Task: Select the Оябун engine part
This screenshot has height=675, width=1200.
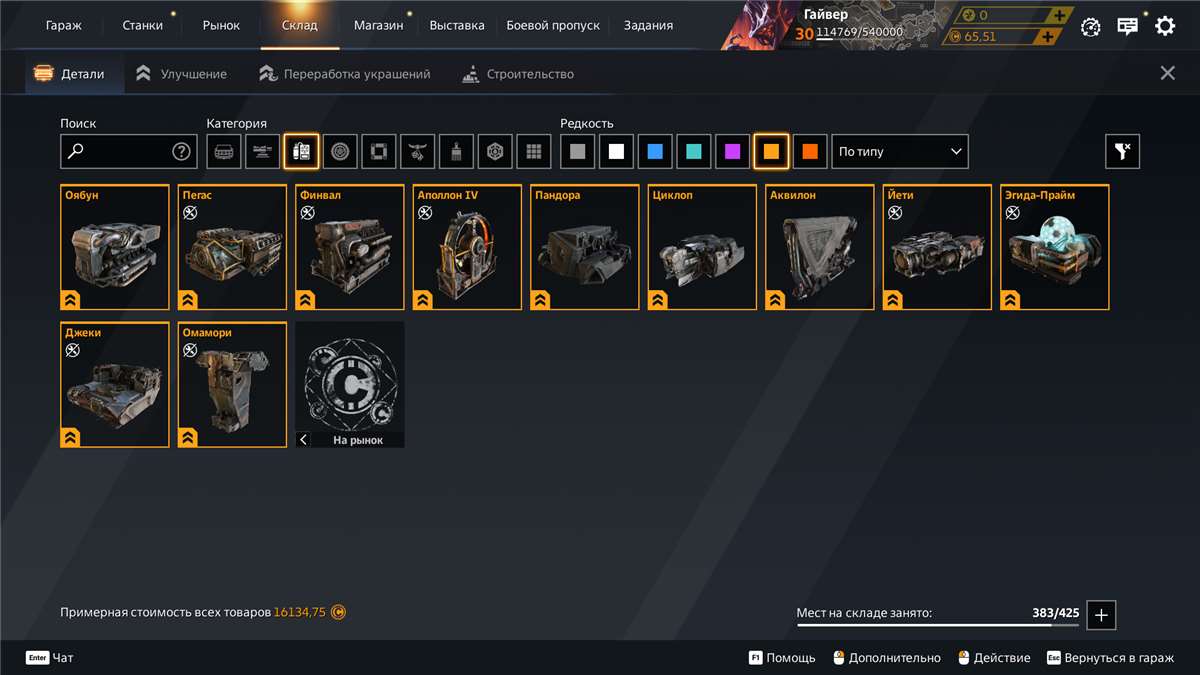Action: point(115,247)
